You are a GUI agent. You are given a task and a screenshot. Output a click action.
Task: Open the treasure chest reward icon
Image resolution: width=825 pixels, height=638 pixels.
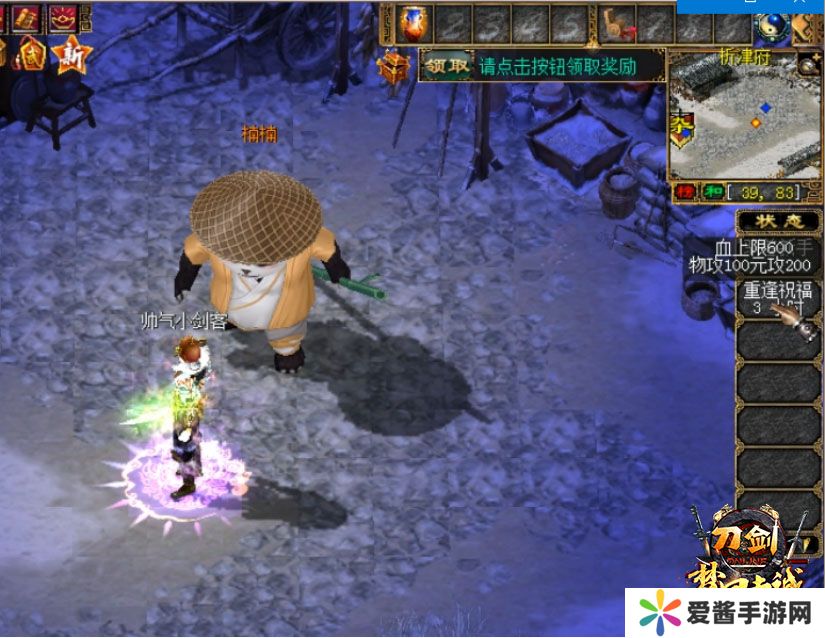click(393, 68)
